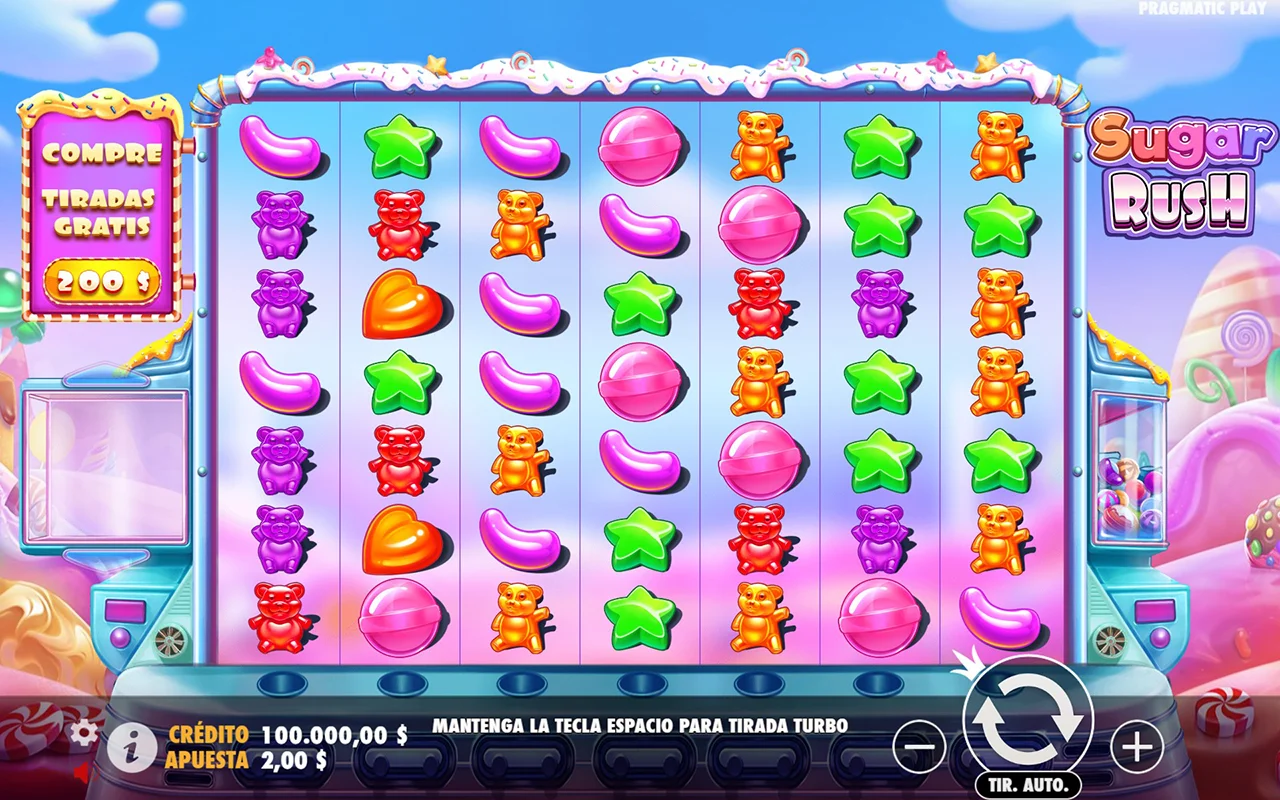Open the settings gear menu
Image resolution: width=1280 pixels, height=800 pixels.
(x=83, y=733)
